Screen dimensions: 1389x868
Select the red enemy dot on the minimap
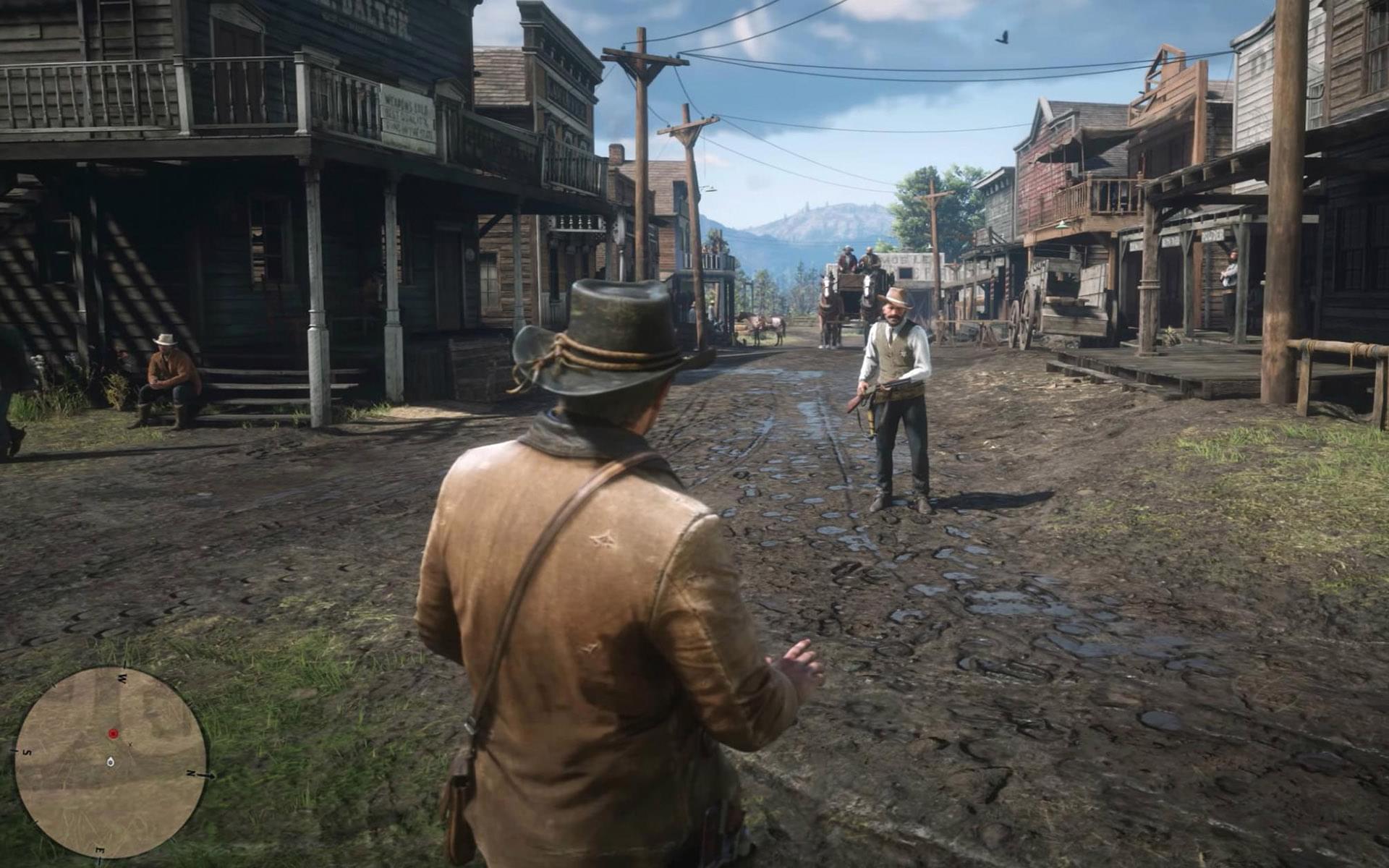pos(113,733)
